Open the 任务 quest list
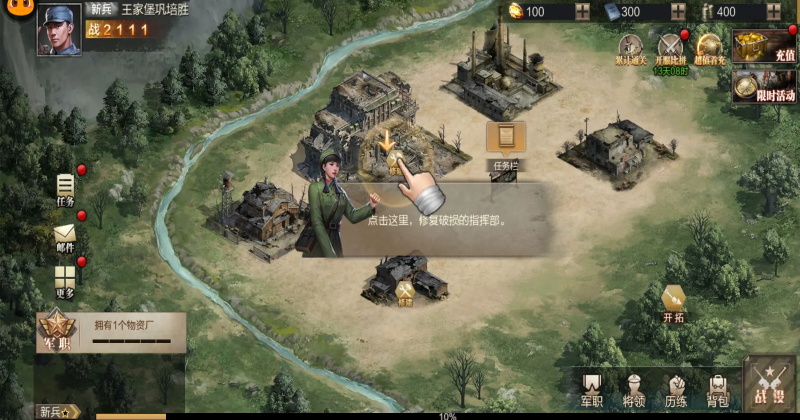 [66, 189]
